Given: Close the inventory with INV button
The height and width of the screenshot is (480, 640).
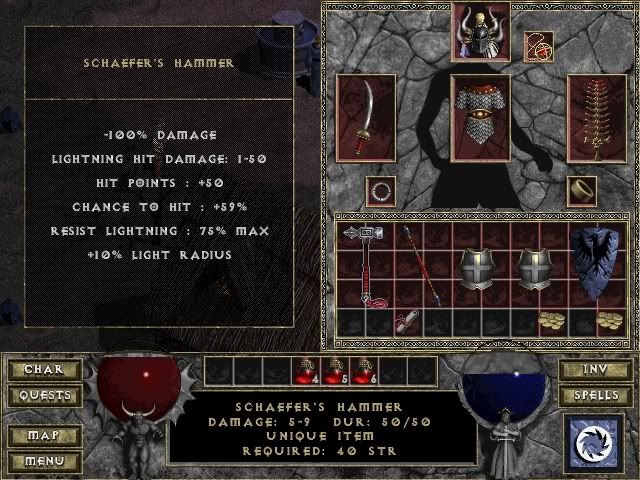Looking at the screenshot, I should (593, 370).
